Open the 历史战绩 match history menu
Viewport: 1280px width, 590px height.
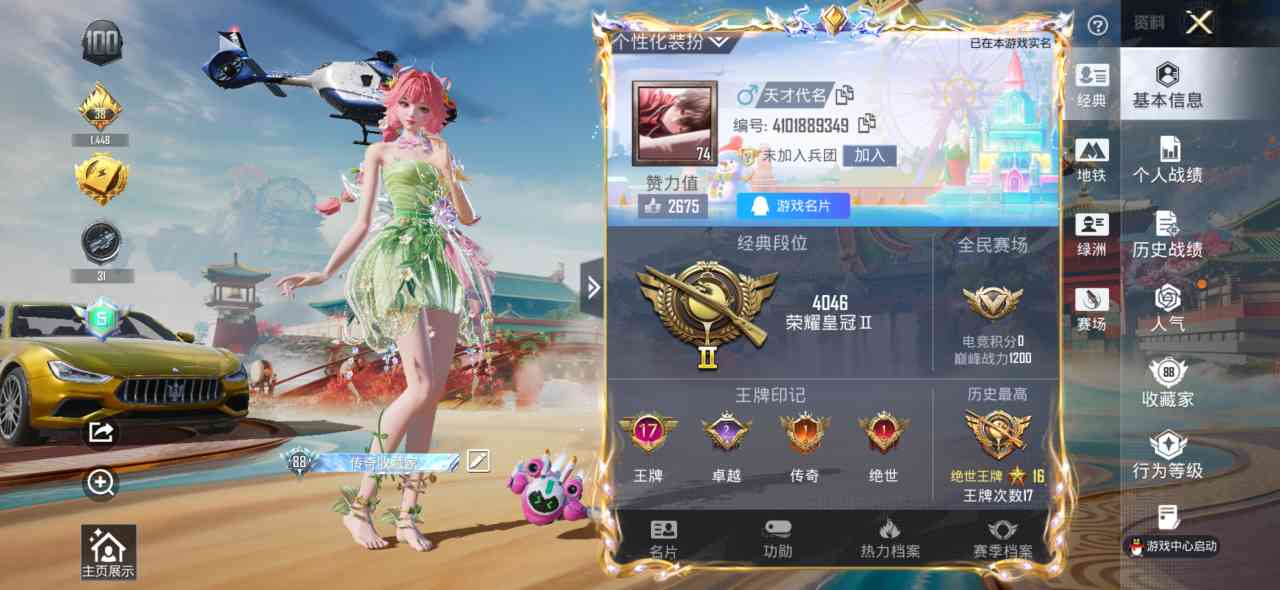(x=1167, y=235)
